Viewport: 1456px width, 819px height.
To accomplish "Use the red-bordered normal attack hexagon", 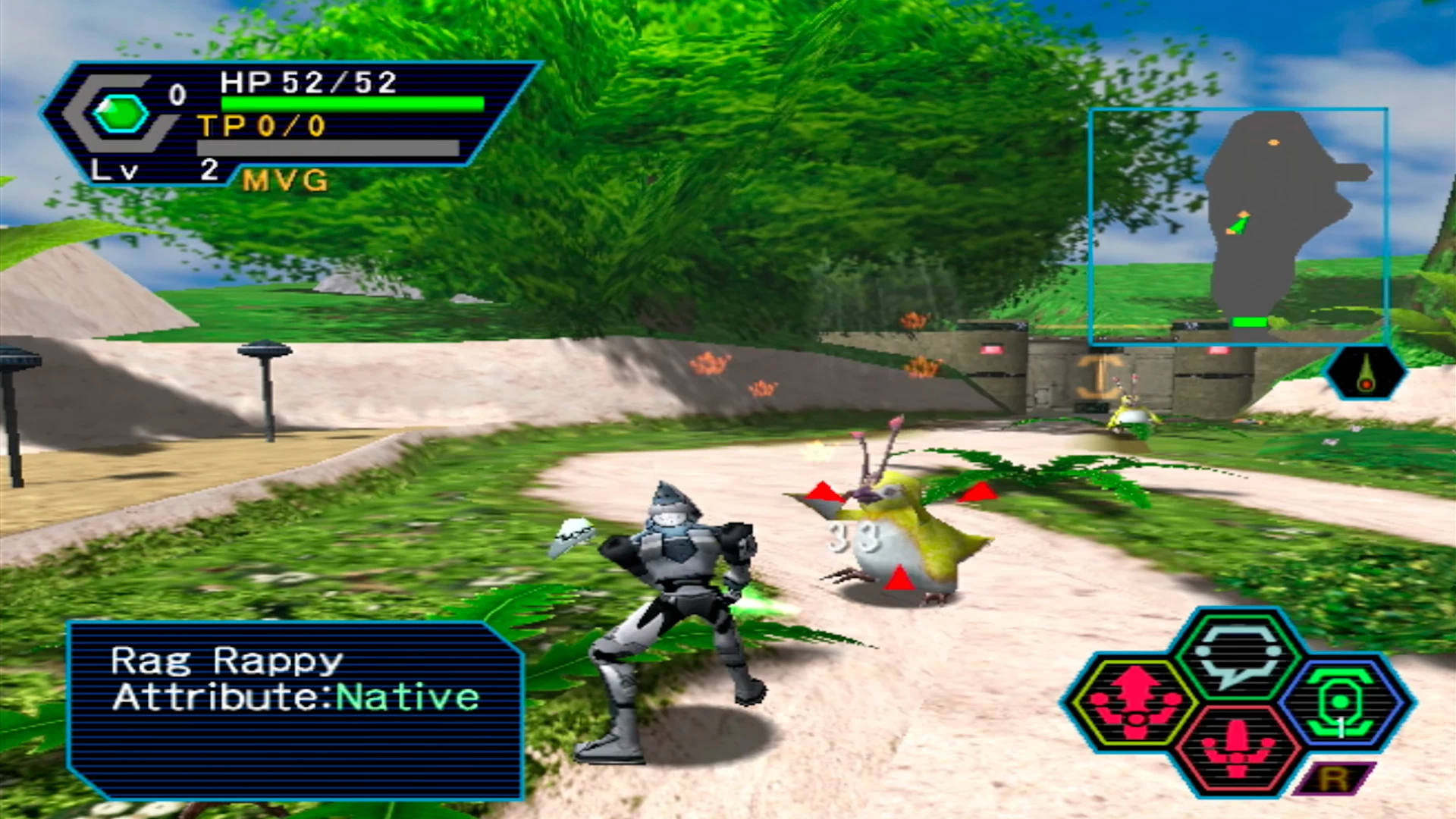I will (1237, 749).
